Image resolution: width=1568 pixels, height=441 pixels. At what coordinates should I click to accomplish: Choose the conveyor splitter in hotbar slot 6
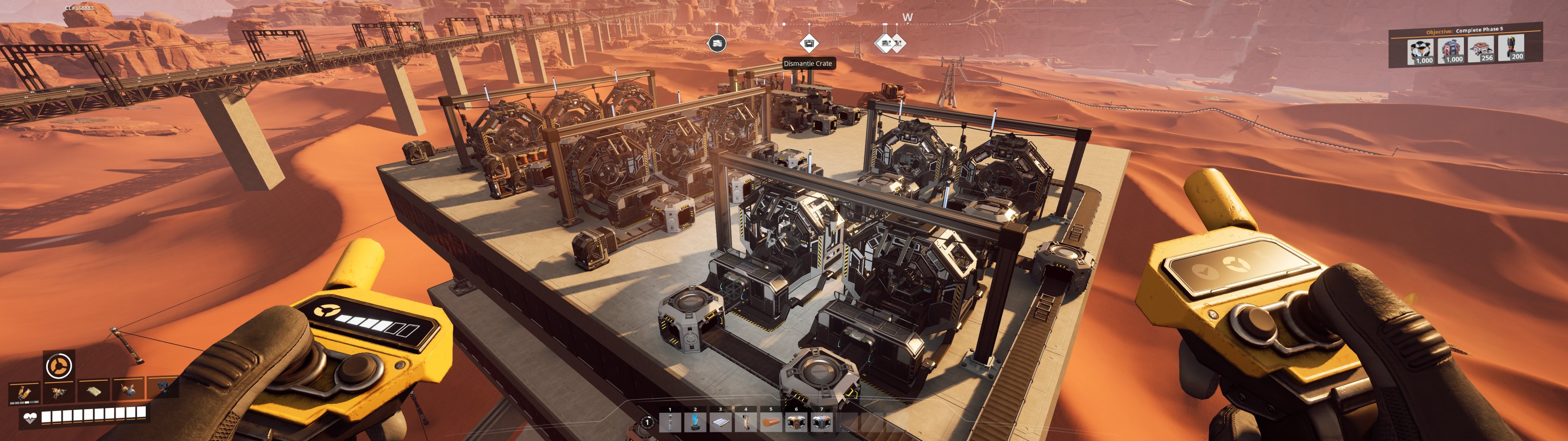point(796,421)
